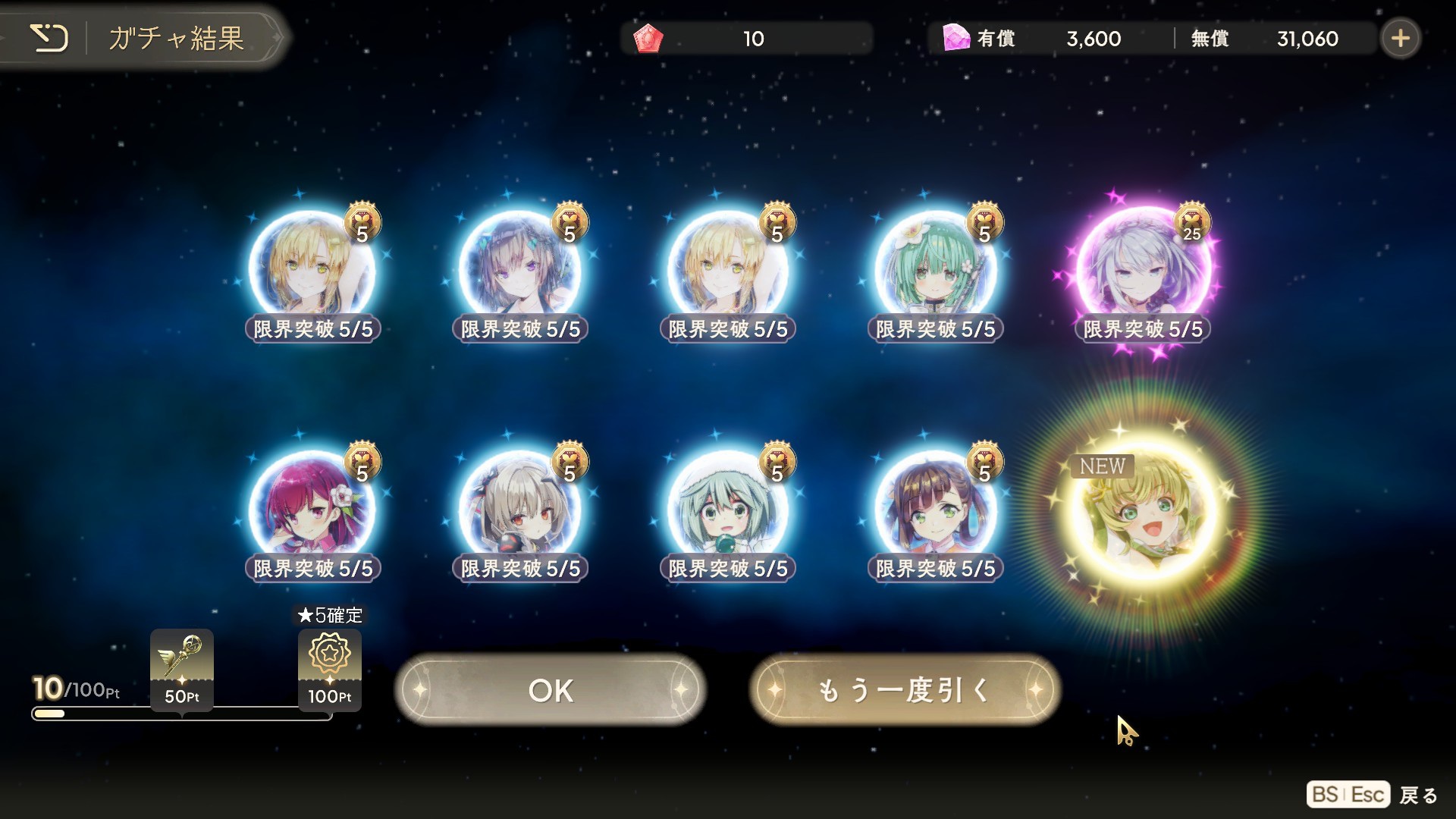Add gems with the plus button
1456x819 pixels.
(1400, 38)
